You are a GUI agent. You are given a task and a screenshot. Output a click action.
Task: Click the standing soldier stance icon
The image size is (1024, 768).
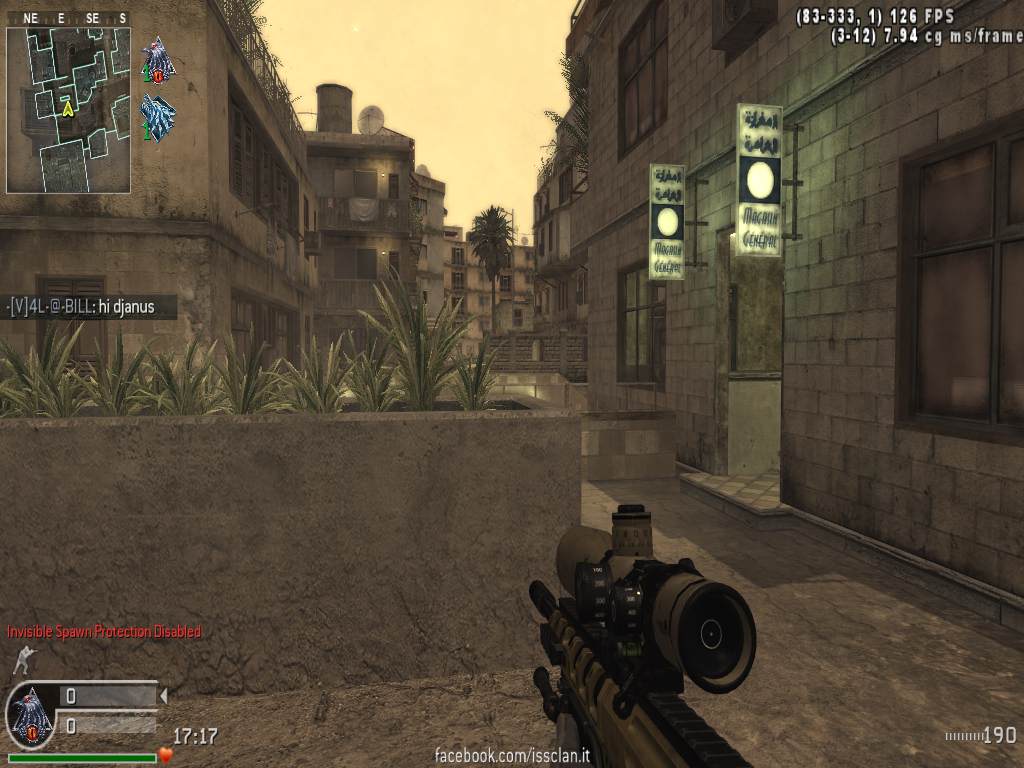[22, 661]
